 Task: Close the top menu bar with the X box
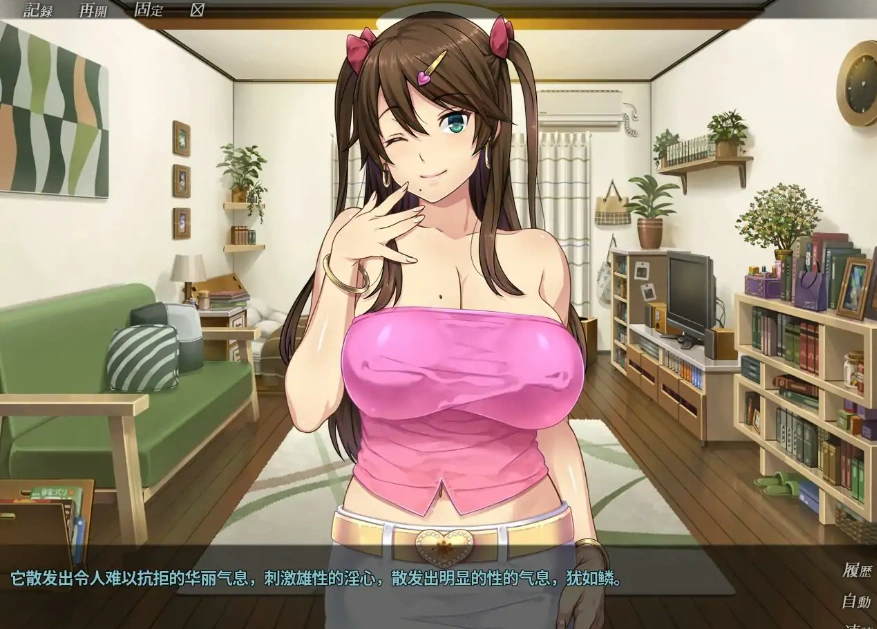[197, 10]
